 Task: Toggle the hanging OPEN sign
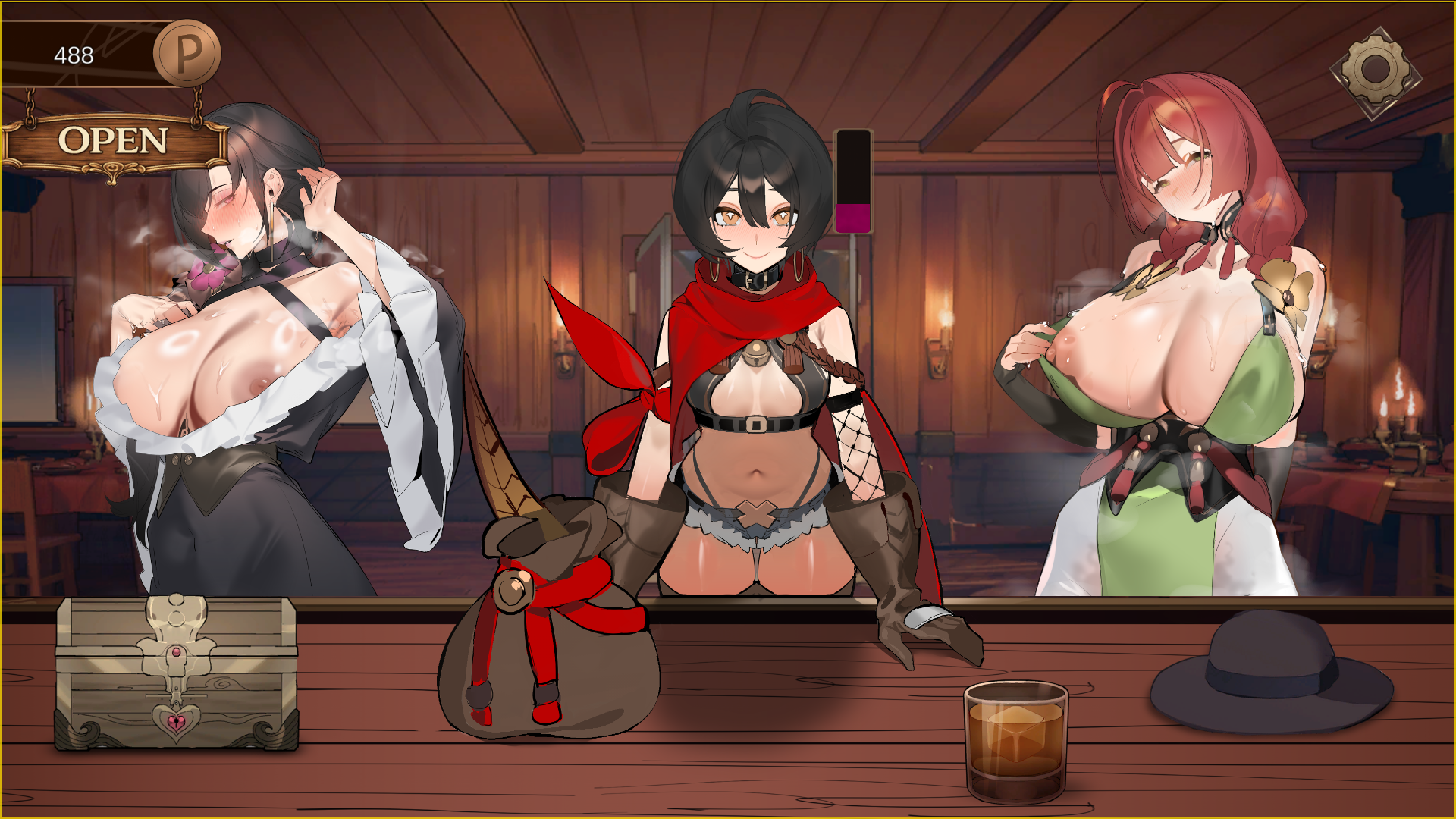pos(114,142)
